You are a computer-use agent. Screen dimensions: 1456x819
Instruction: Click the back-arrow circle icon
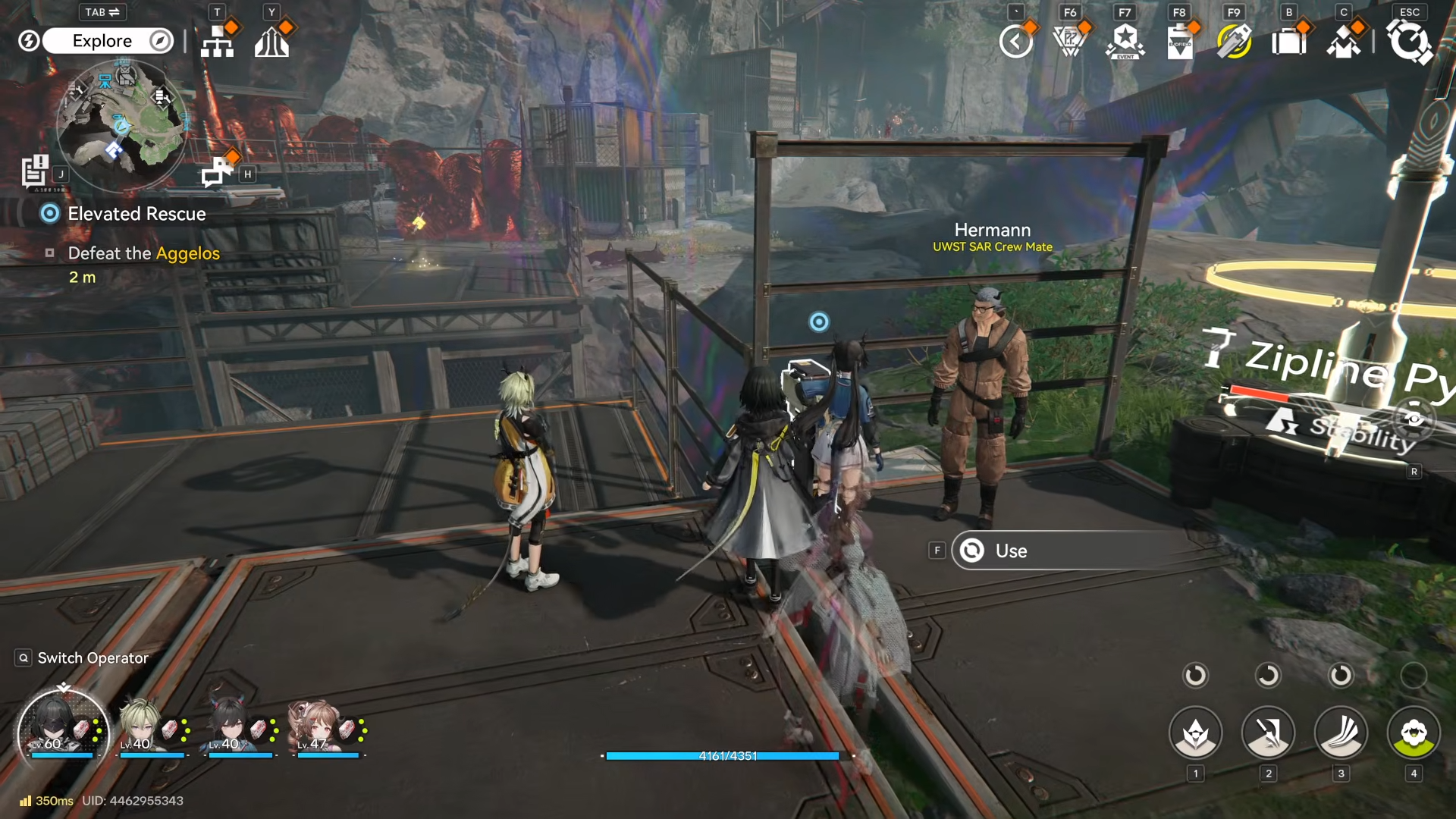click(1016, 41)
